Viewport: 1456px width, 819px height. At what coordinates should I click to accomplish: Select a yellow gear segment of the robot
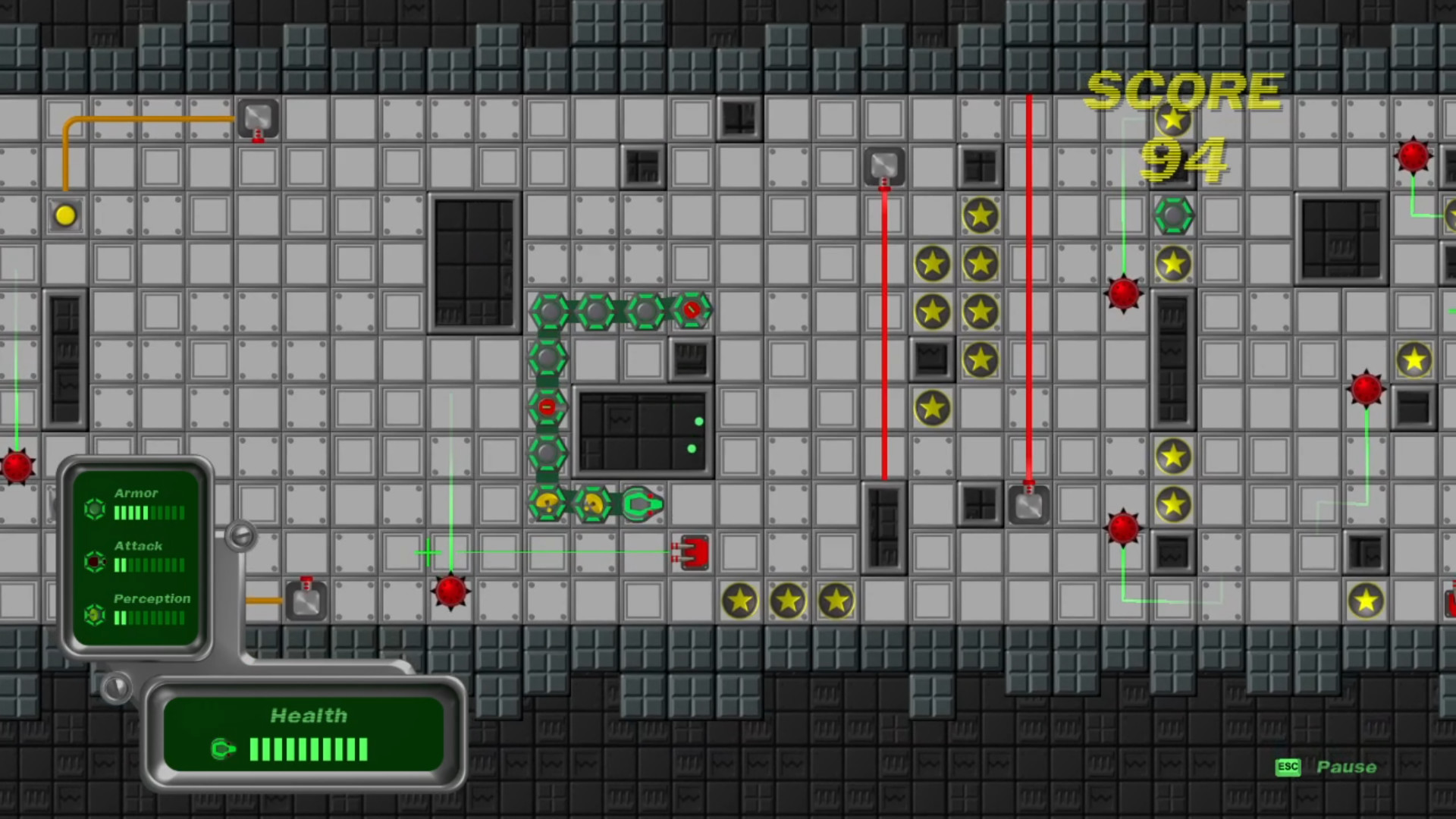pos(548,502)
